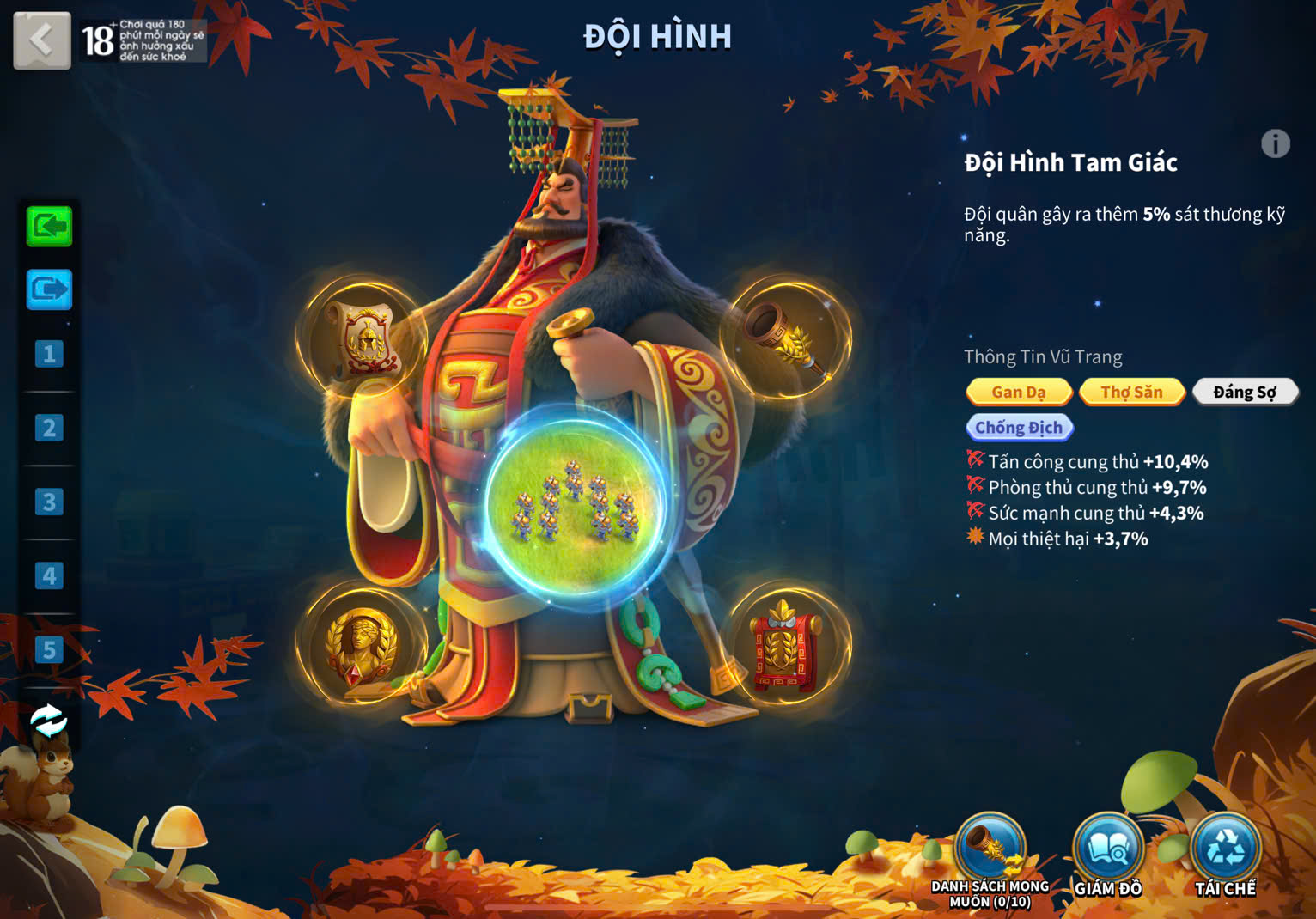Viewport: 1316px width, 919px height.
Task: Click the blue export arrow button
Action: (49, 290)
